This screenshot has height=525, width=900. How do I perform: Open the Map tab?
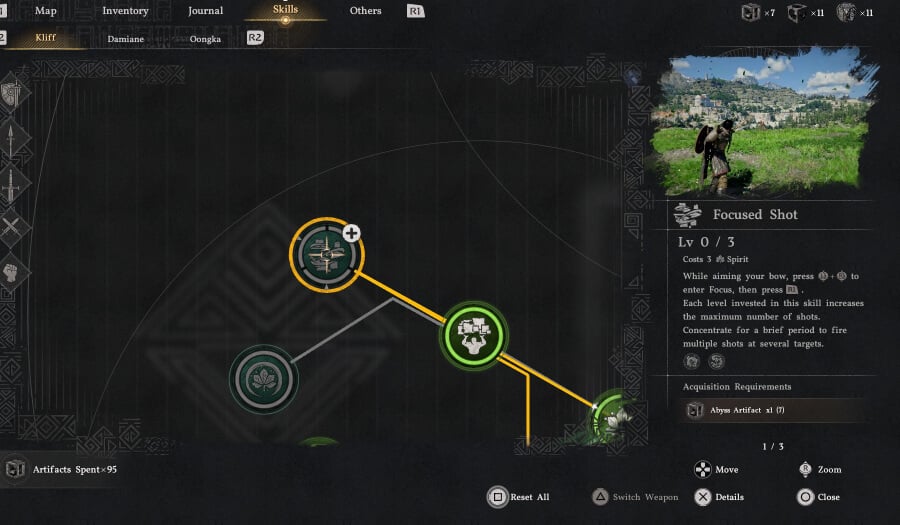click(46, 11)
